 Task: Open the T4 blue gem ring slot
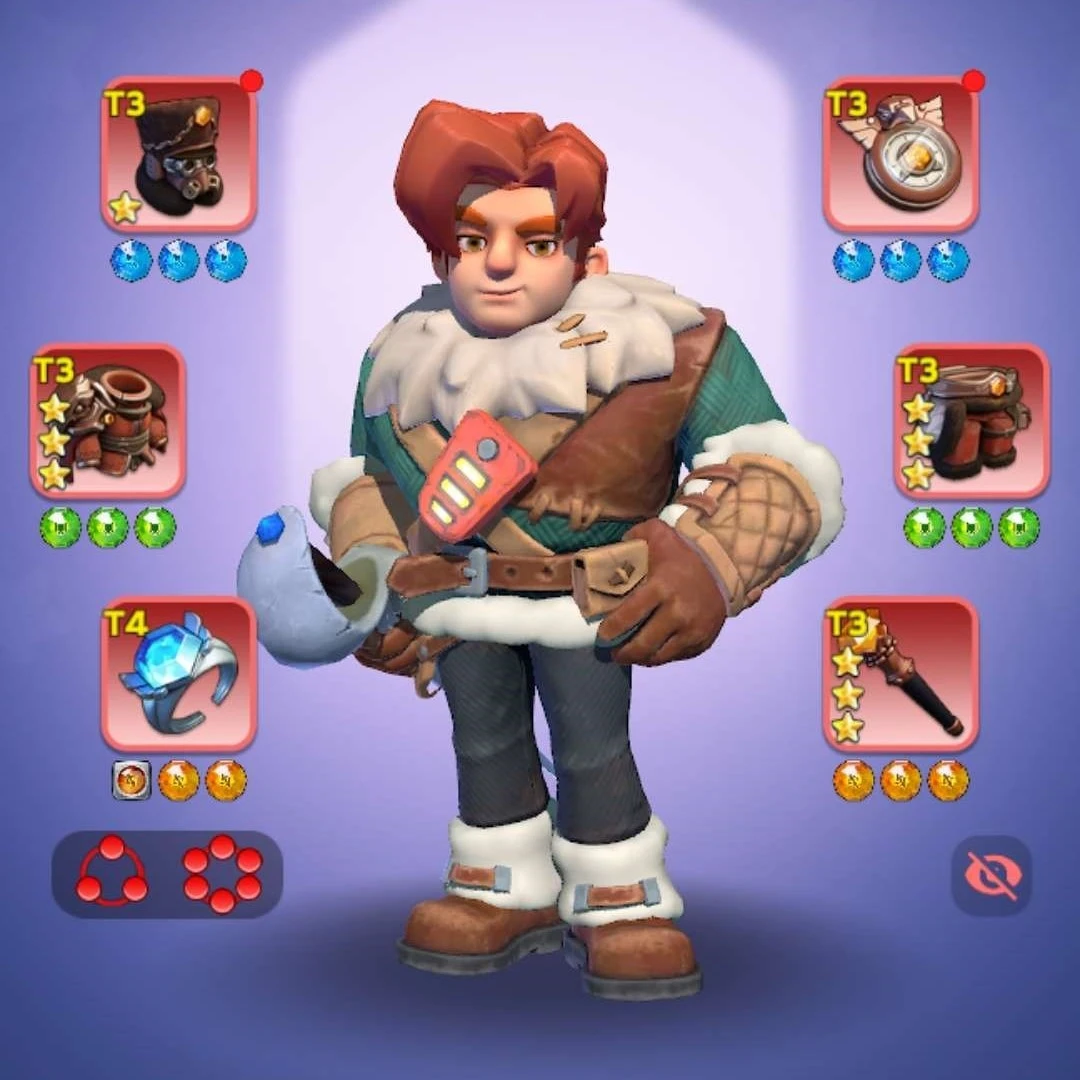click(x=179, y=674)
